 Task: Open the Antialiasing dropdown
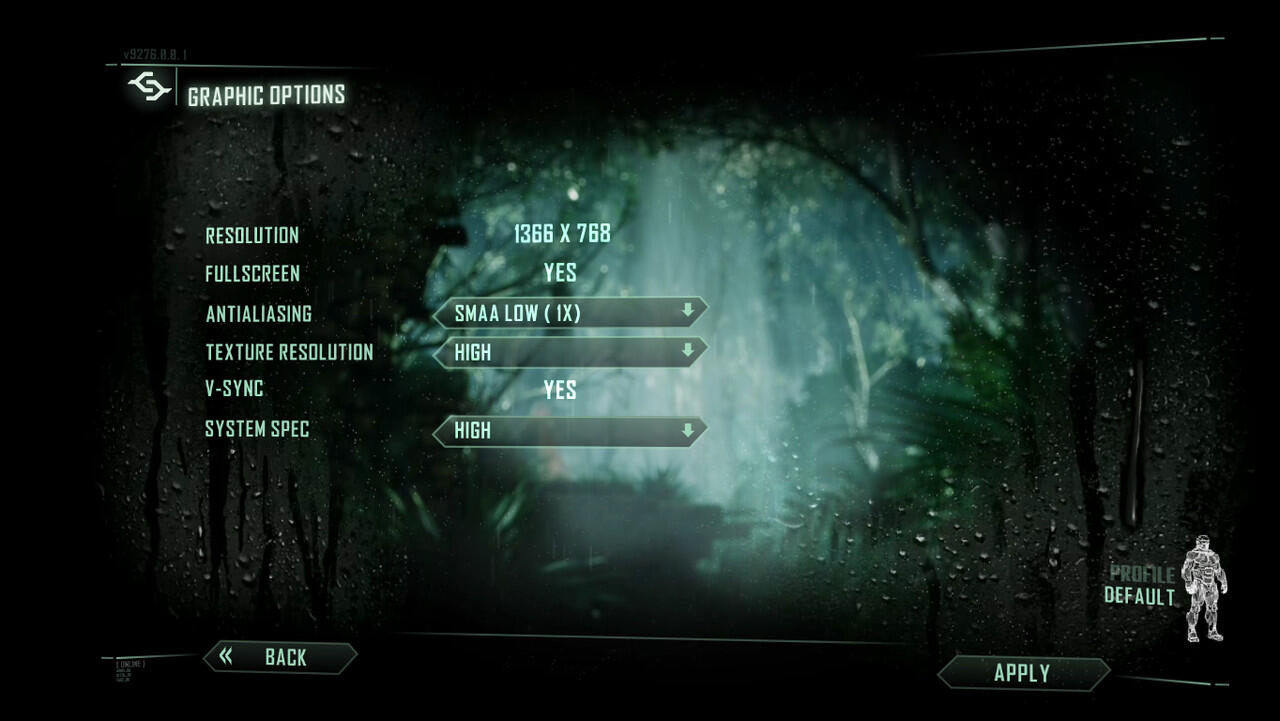coord(570,313)
